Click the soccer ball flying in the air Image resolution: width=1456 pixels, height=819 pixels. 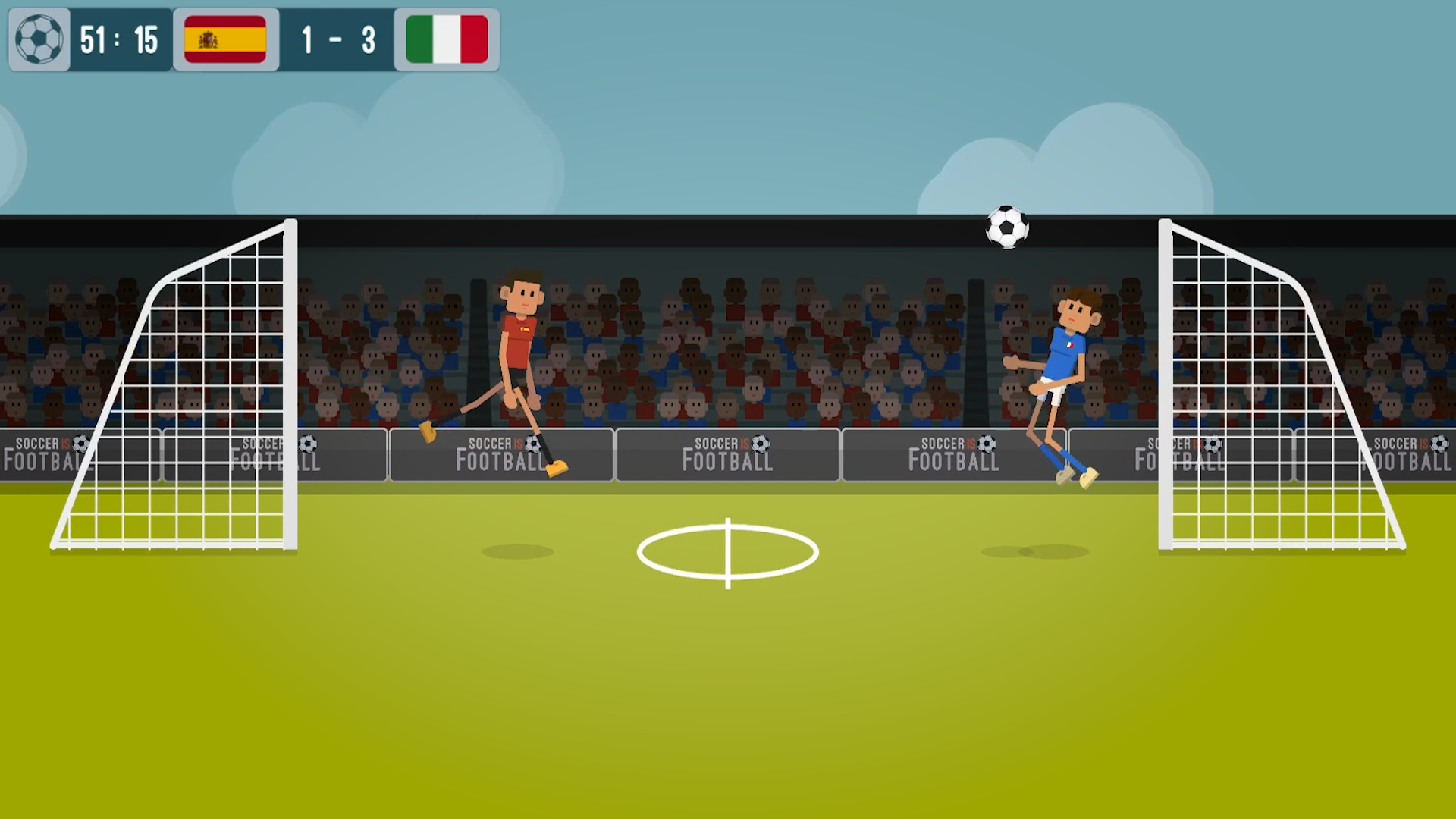[x=1006, y=227]
